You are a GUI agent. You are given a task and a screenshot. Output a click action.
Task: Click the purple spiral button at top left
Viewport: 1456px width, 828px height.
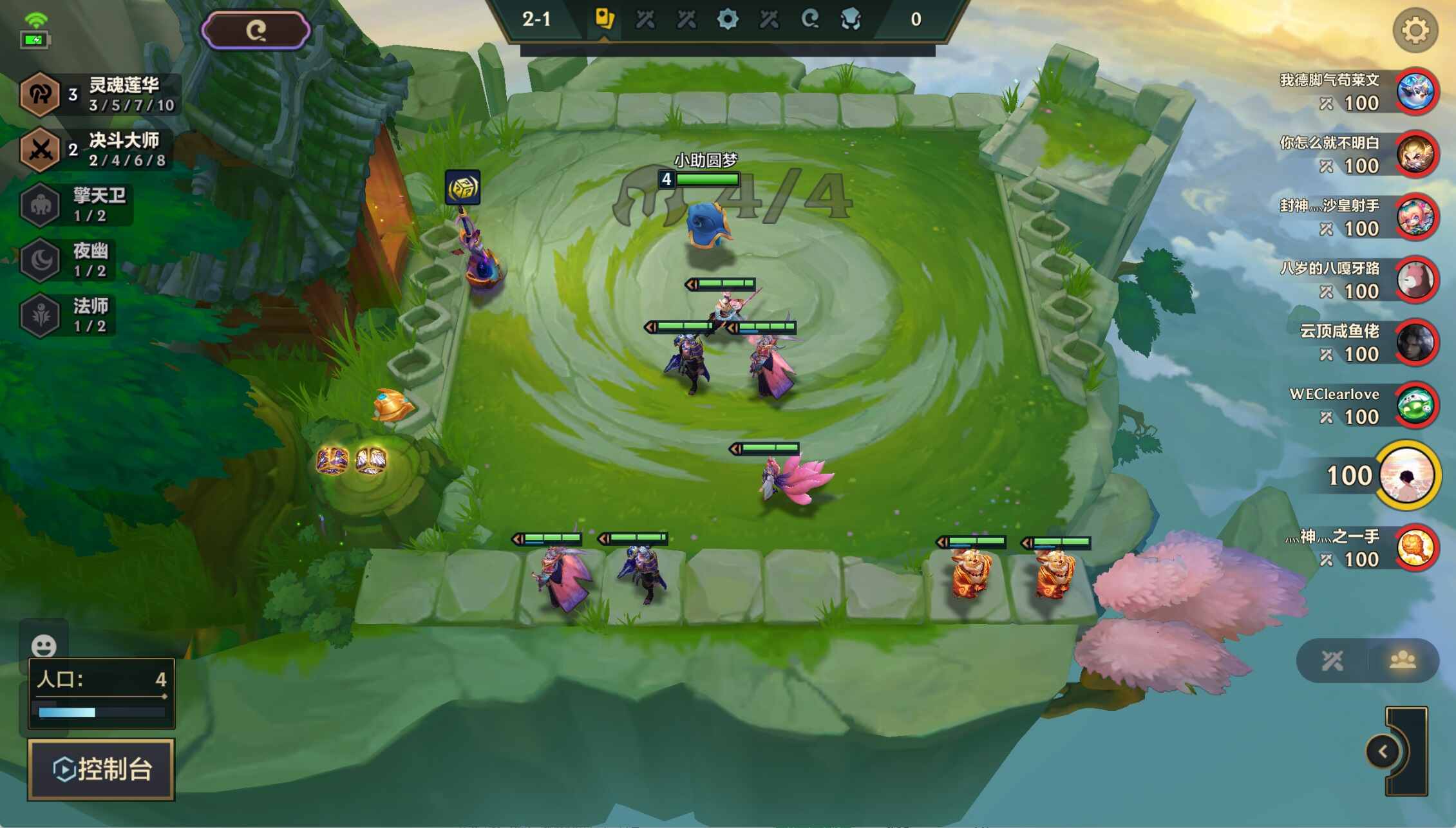pos(256,30)
